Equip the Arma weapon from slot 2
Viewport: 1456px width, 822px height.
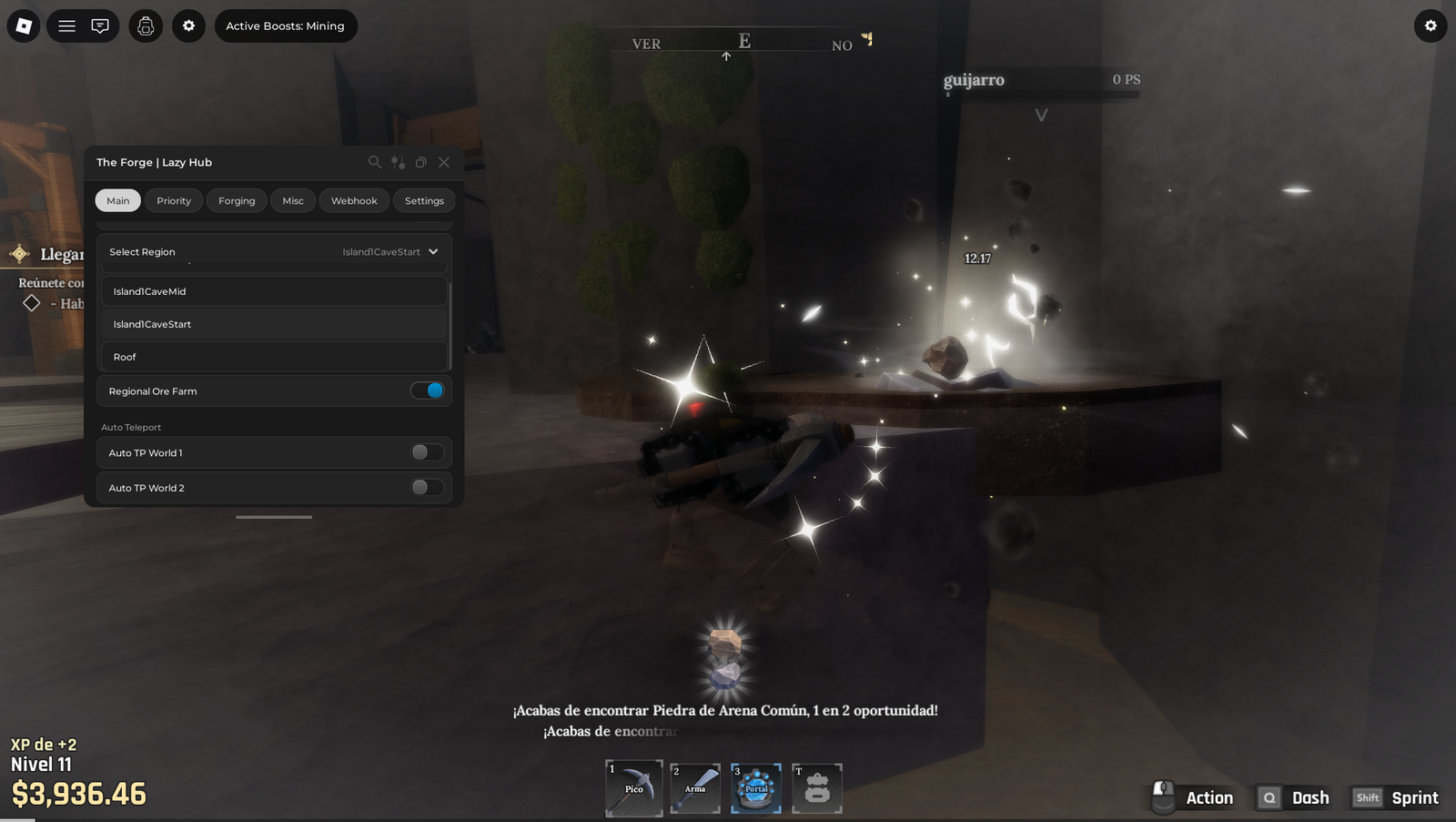click(x=694, y=788)
